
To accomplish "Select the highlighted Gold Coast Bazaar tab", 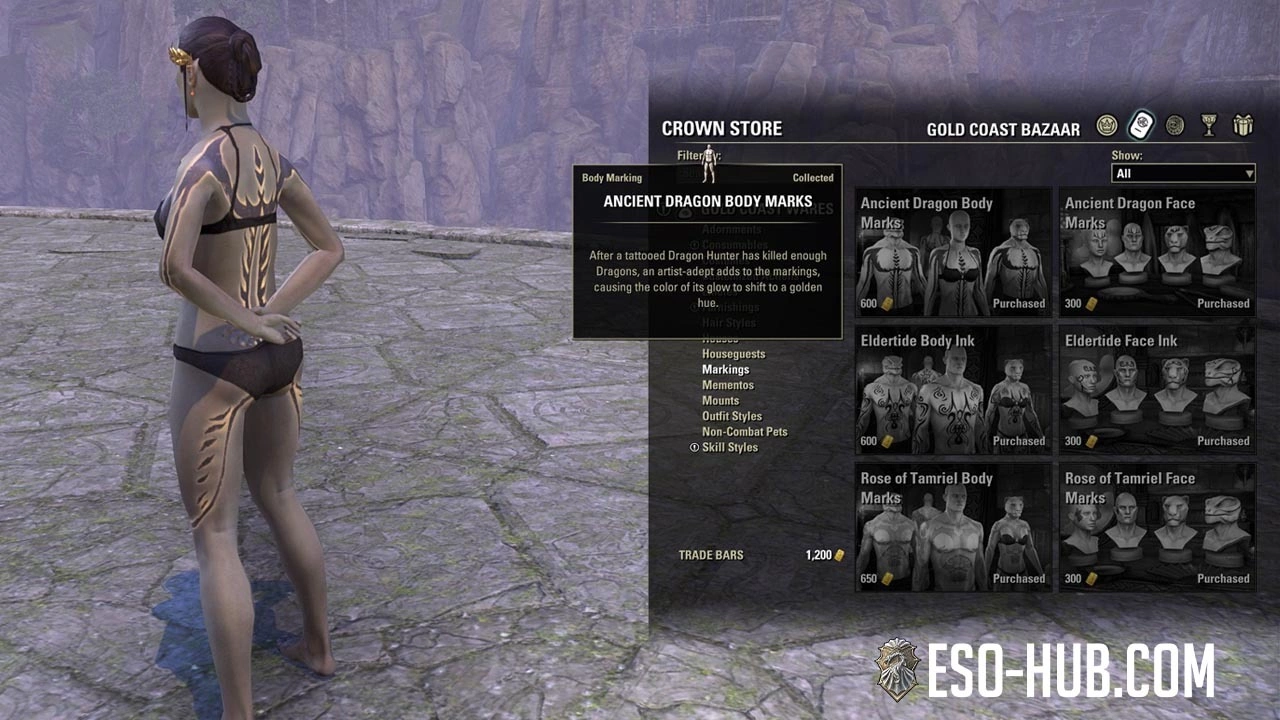I will [1141, 126].
